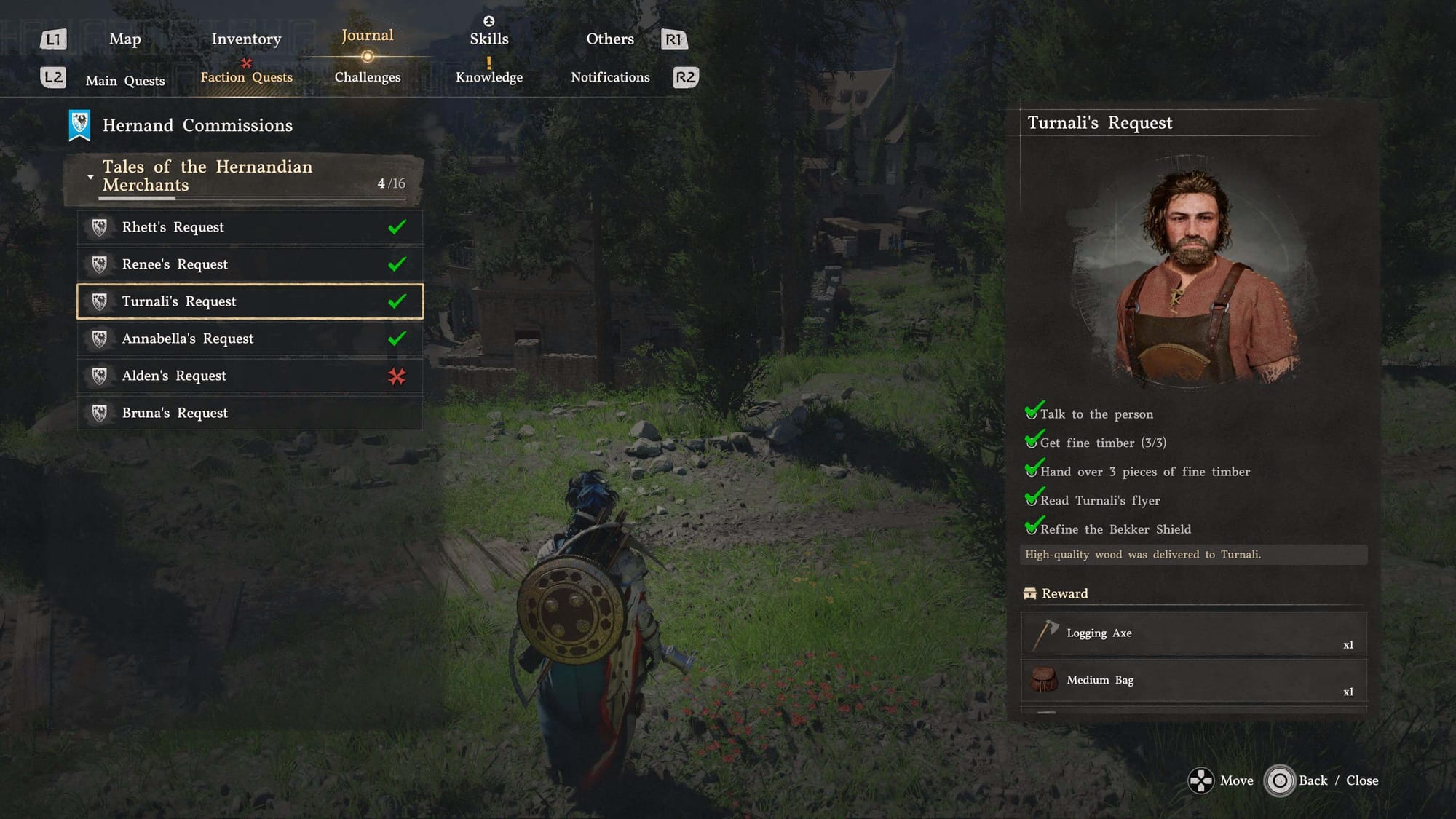Show the Main Quests section
1456x819 pixels.
[x=125, y=81]
